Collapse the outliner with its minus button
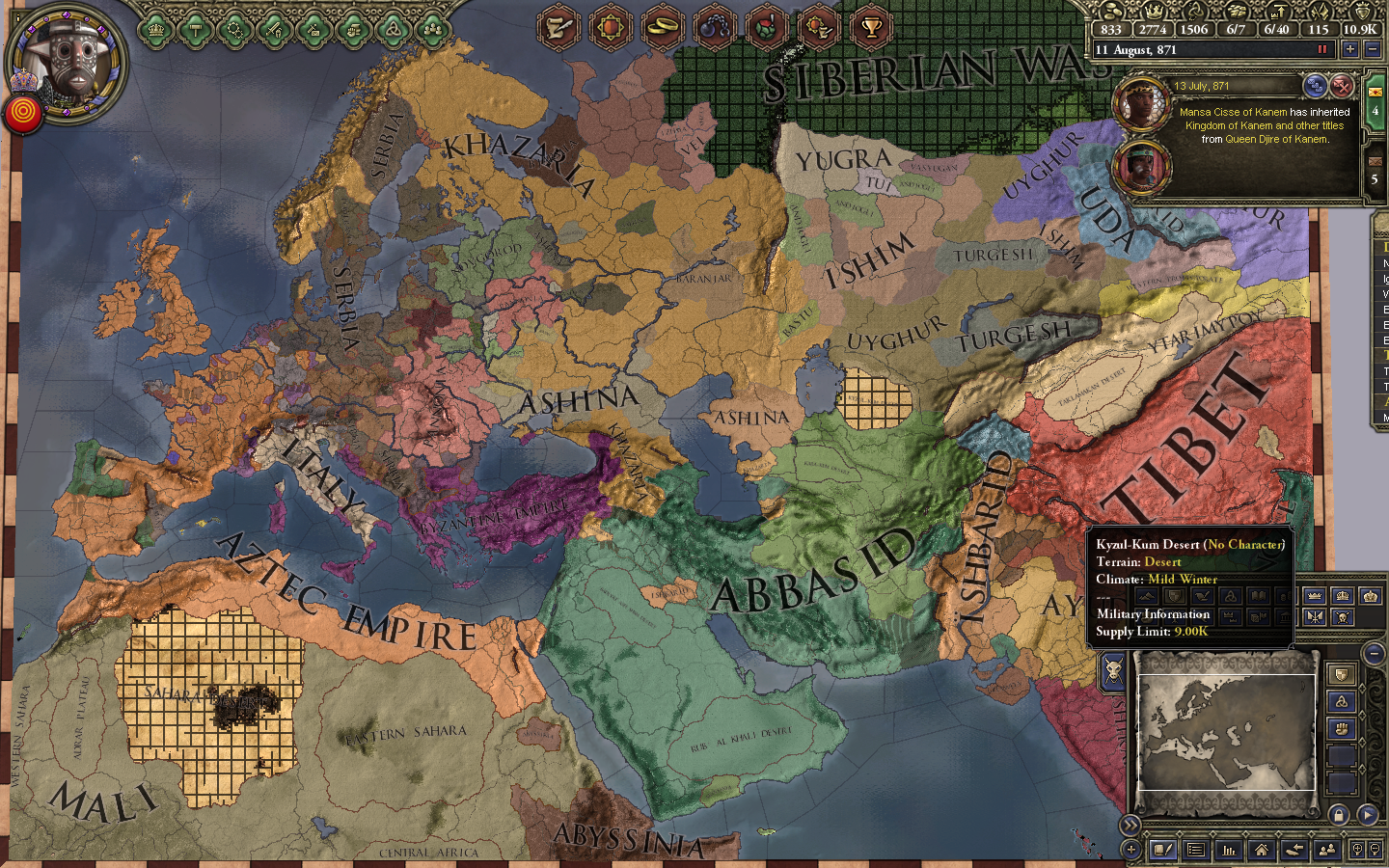The image size is (1389, 868). click(1374, 653)
